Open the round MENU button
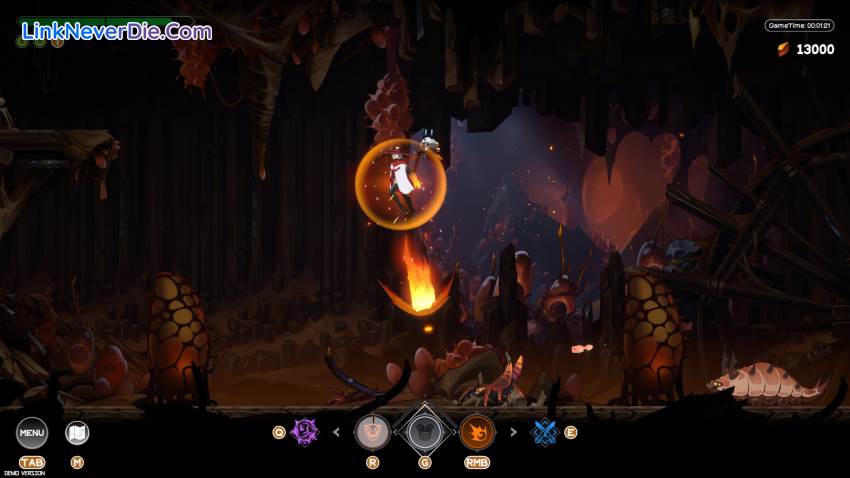Image resolution: width=850 pixels, height=478 pixels. [32, 433]
